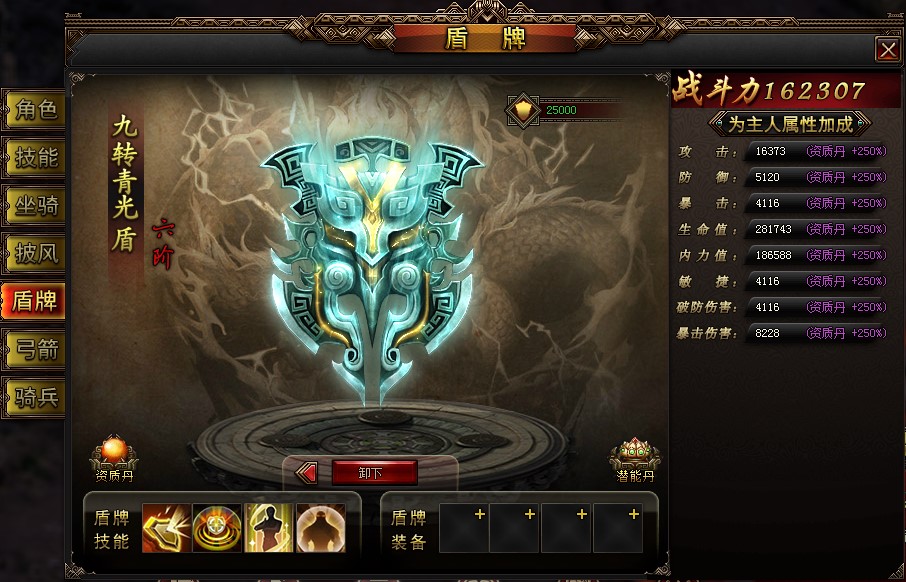Choose the green ring aura skill icon

pyautogui.click(x=217, y=528)
